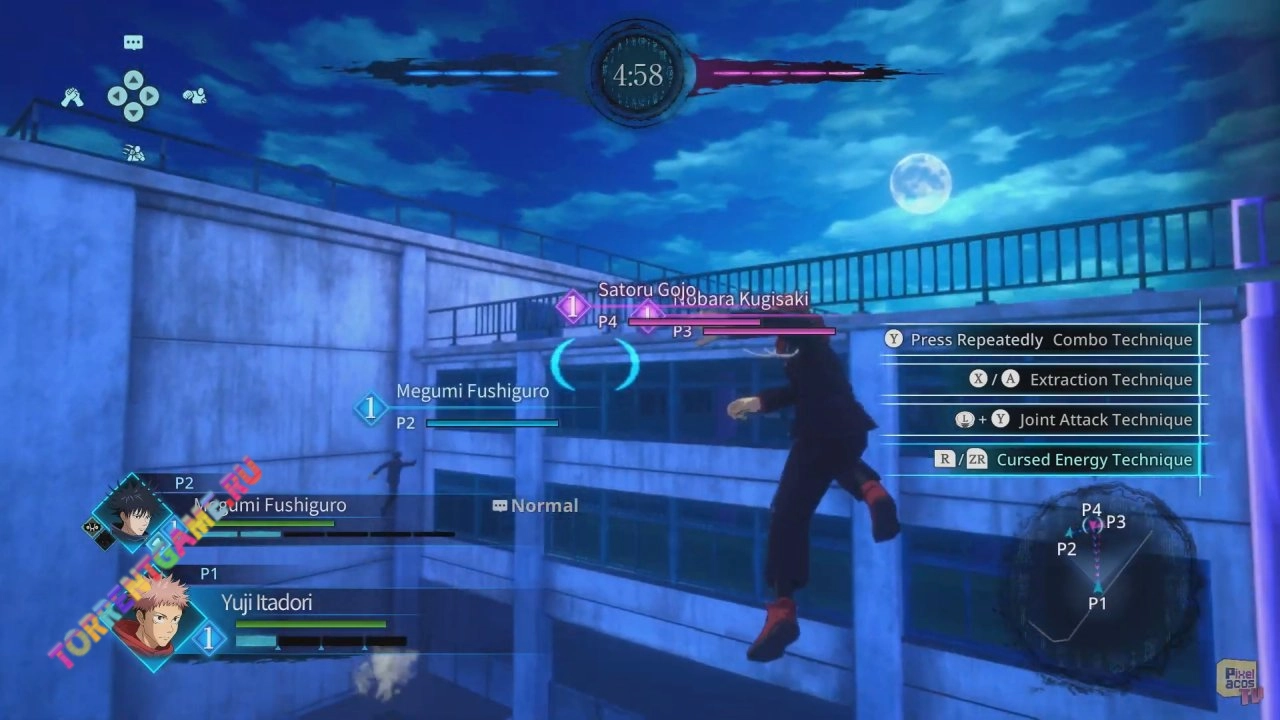Click Yuji Itadori's level 1 diamond badge
The width and height of the screenshot is (1280, 720).
coord(208,639)
